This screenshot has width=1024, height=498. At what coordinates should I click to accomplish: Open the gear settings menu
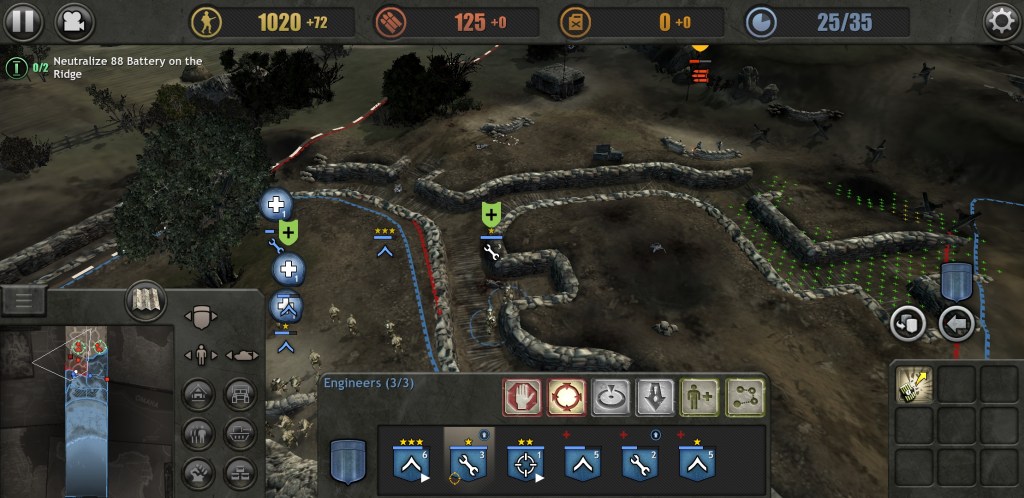[1000, 21]
